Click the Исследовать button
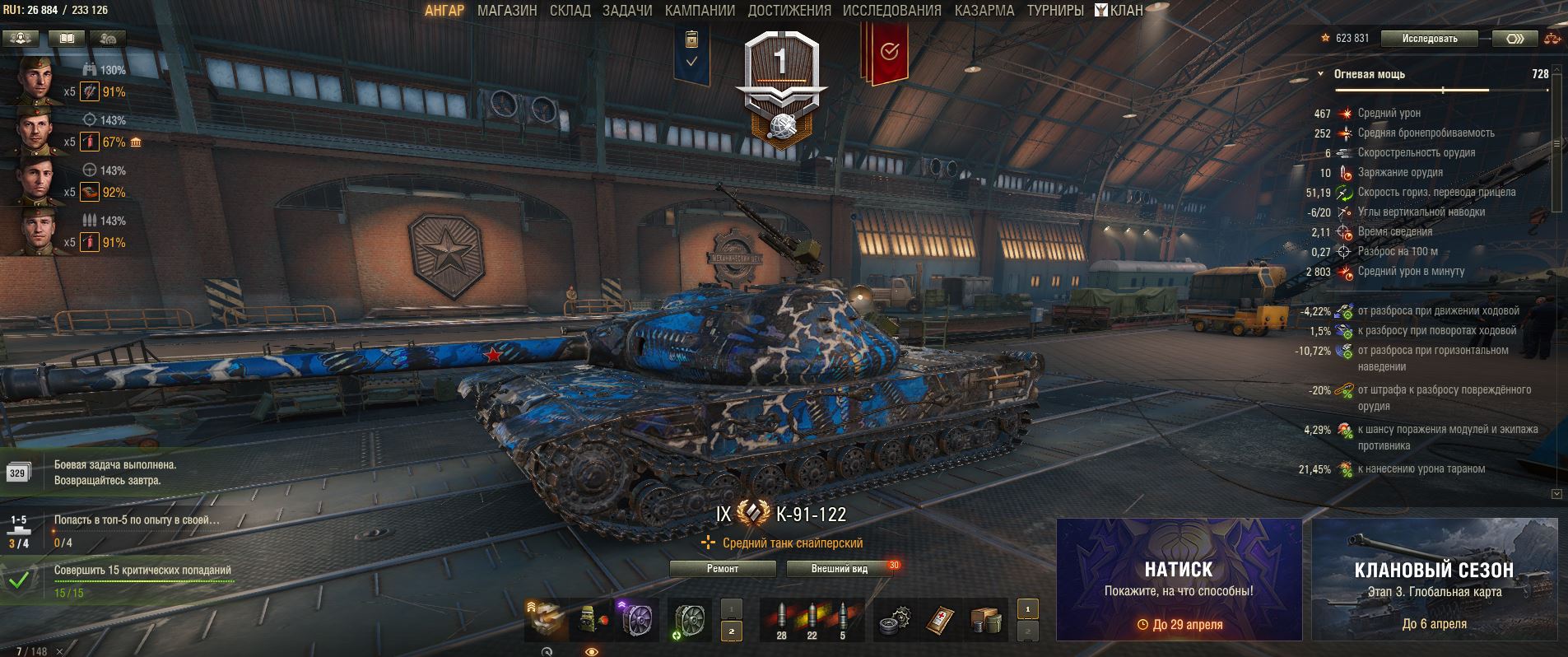Image resolution: width=1568 pixels, height=657 pixels. (1430, 39)
